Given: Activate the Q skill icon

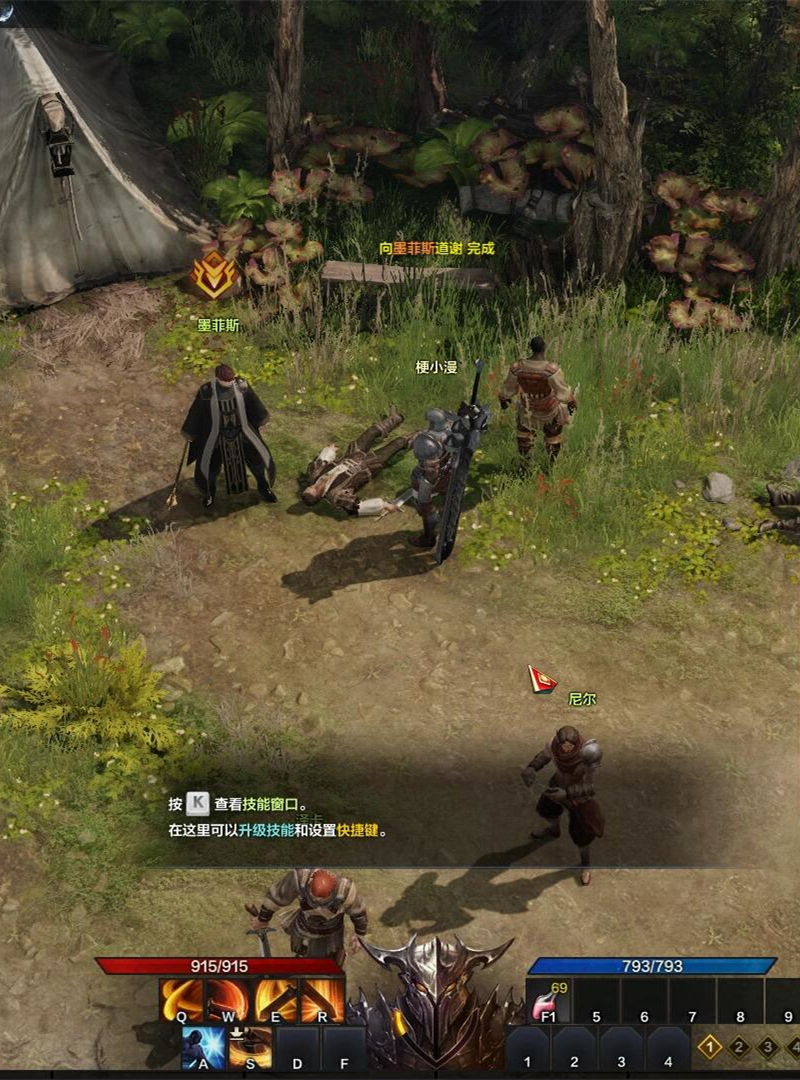Looking at the screenshot, I should point(182,999).
